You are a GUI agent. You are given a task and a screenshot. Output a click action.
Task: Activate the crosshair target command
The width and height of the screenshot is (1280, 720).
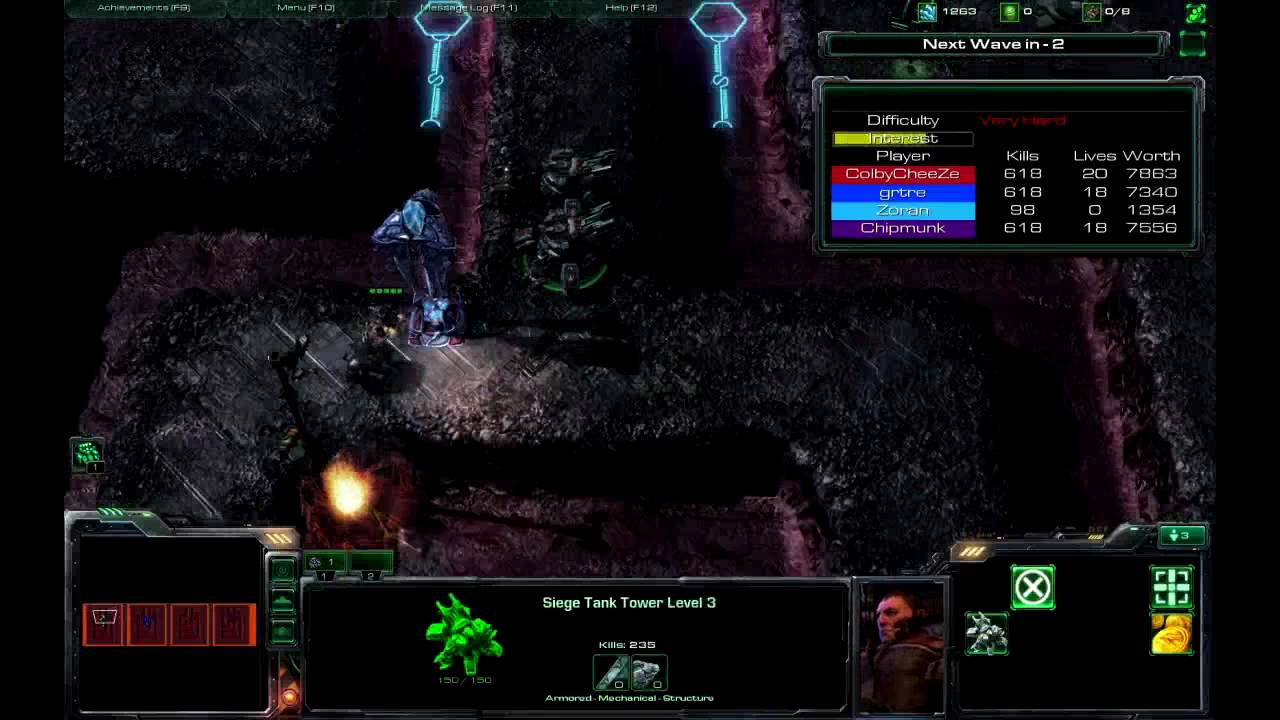1171,587
